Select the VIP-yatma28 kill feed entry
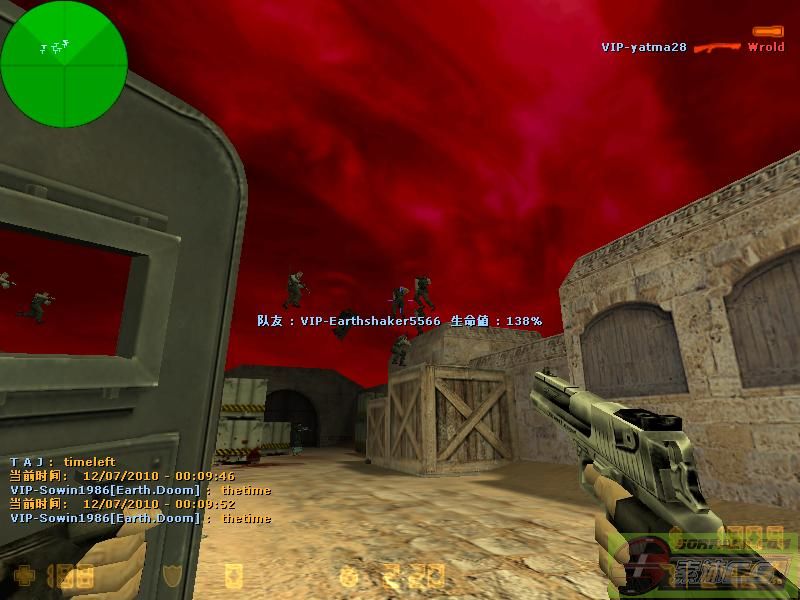The height and width of the screenshot is (600, 800). (x=643, y=47)
